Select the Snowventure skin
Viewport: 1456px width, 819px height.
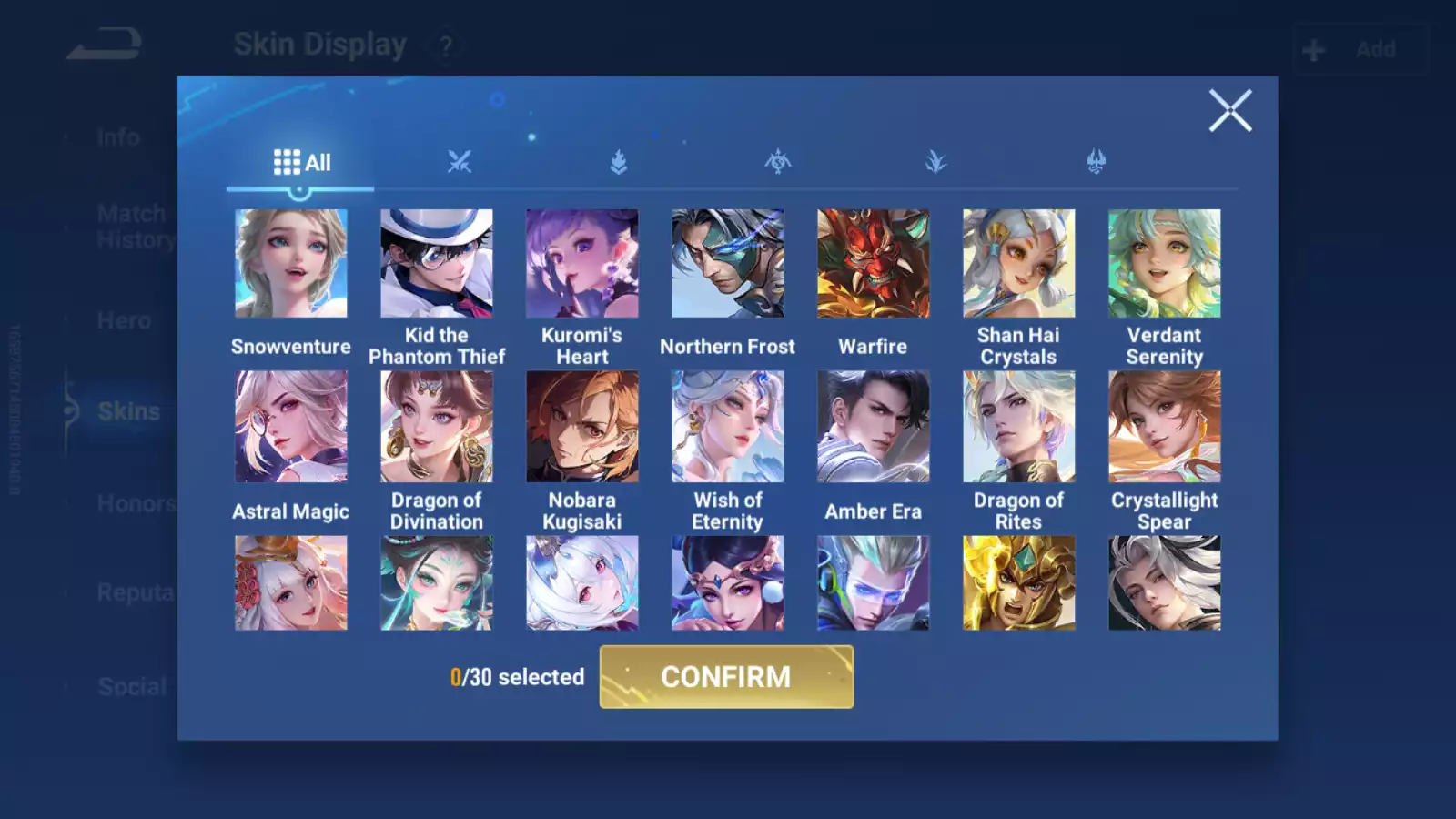pos(291,264)
